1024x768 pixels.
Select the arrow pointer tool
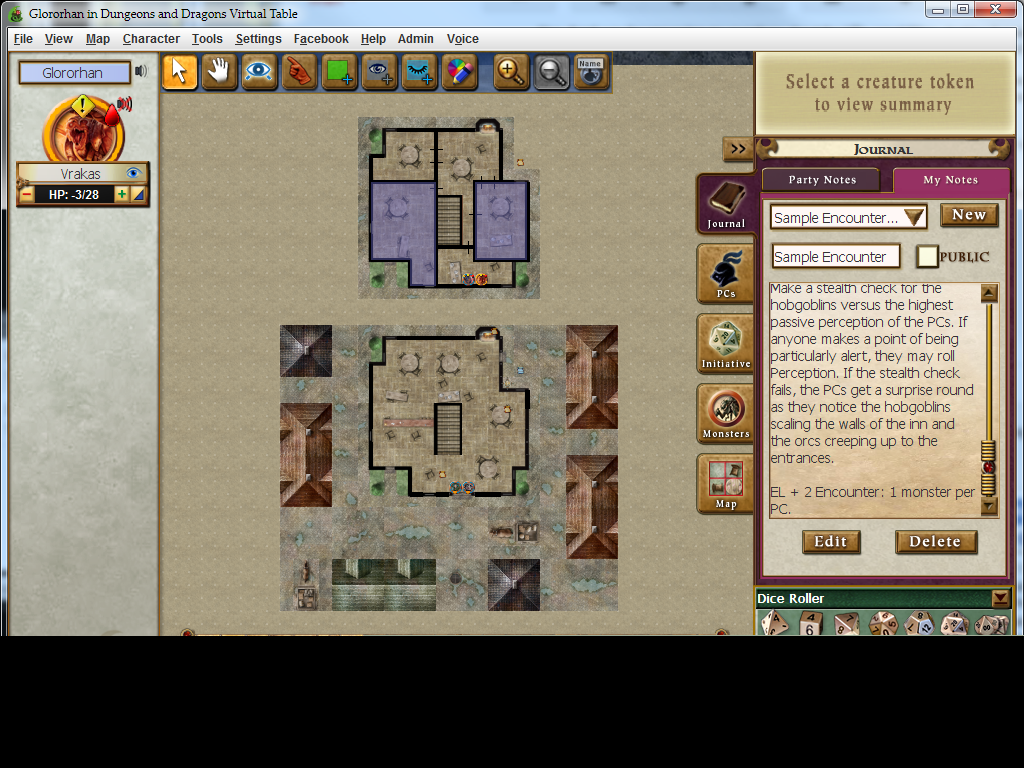click(180, 72)
